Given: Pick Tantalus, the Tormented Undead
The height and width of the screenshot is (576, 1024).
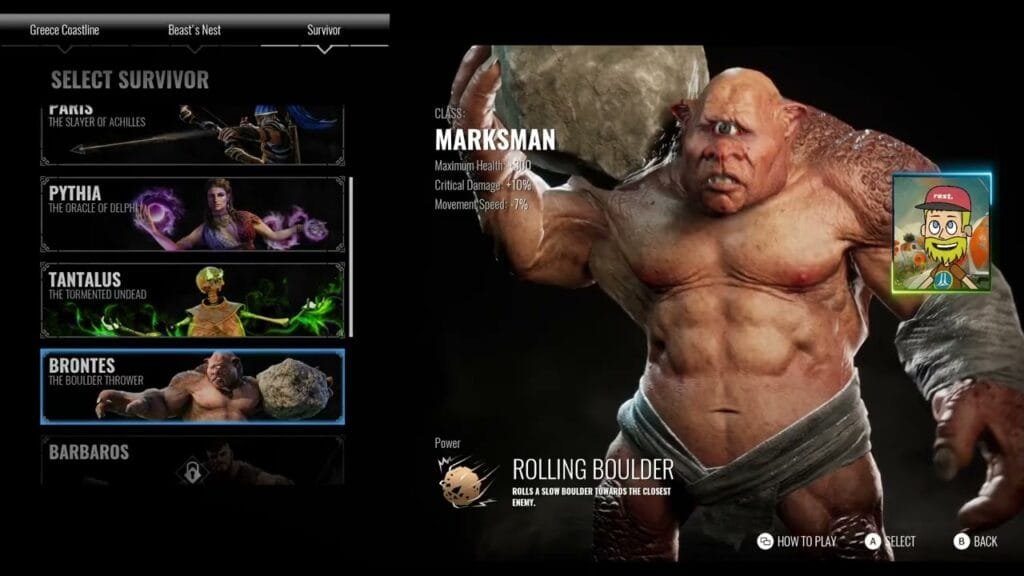Looking at the screenshot, I should click(191, 300).
